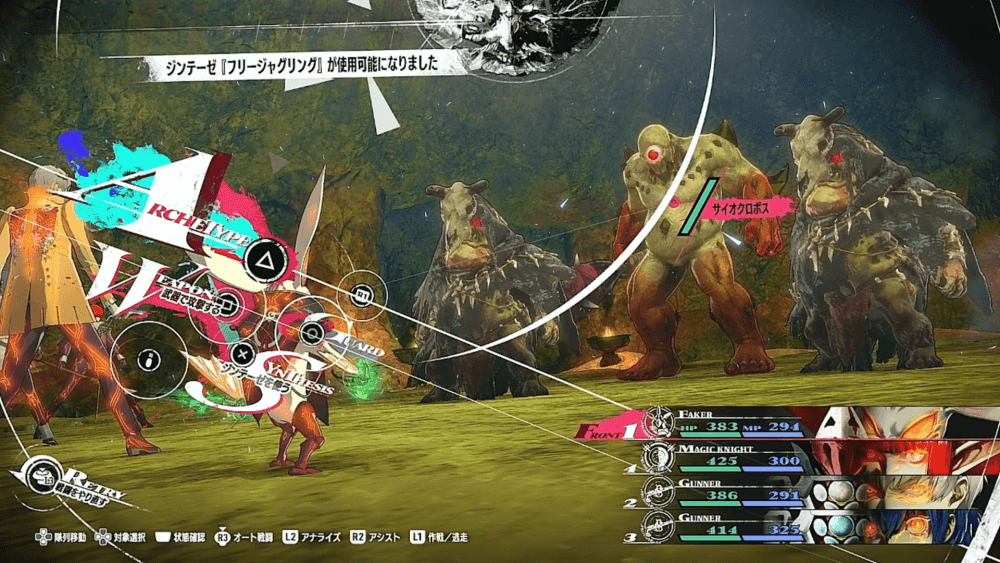Choose the Archetype command
1000x563 pixels.
(267, 258)
